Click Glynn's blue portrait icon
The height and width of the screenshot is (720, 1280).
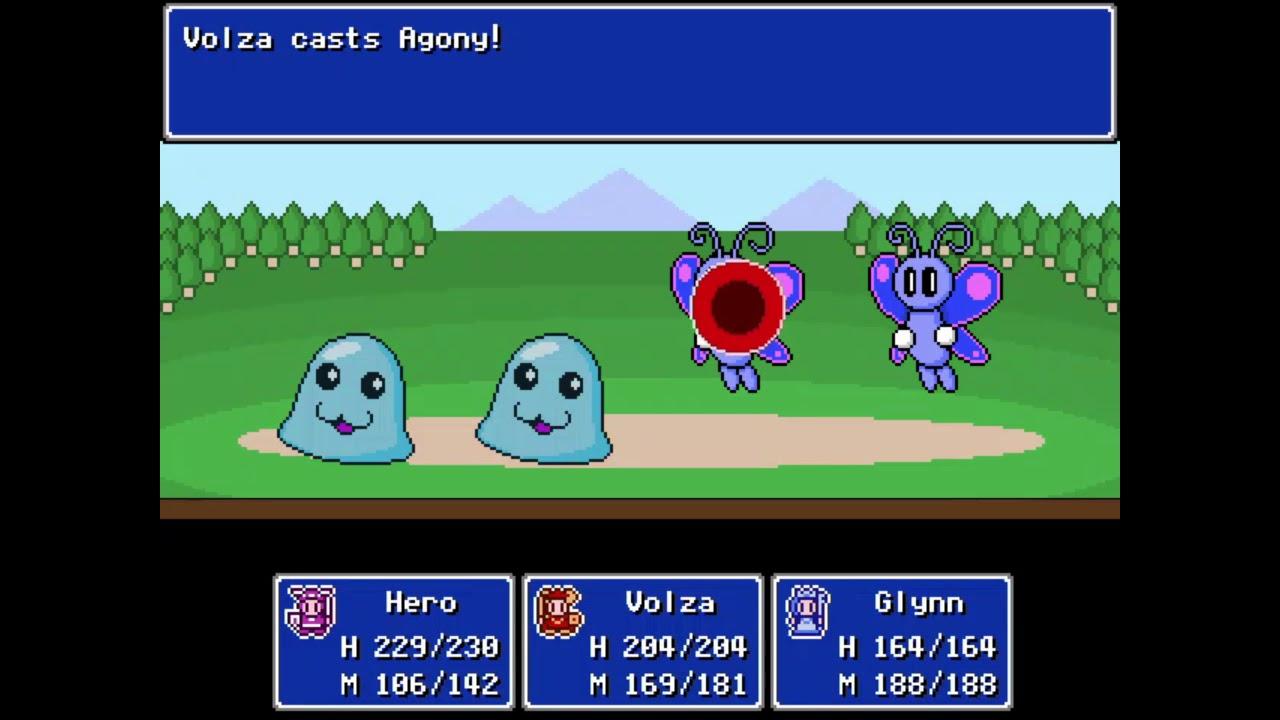click(807, 611)
